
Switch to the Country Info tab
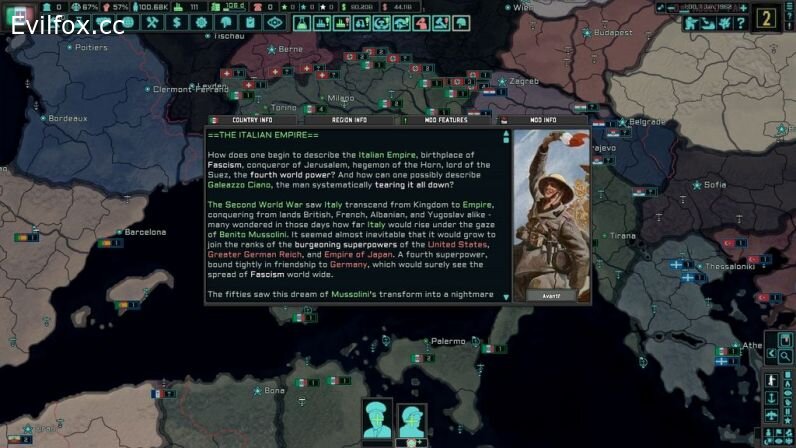[x=251, y=120]
